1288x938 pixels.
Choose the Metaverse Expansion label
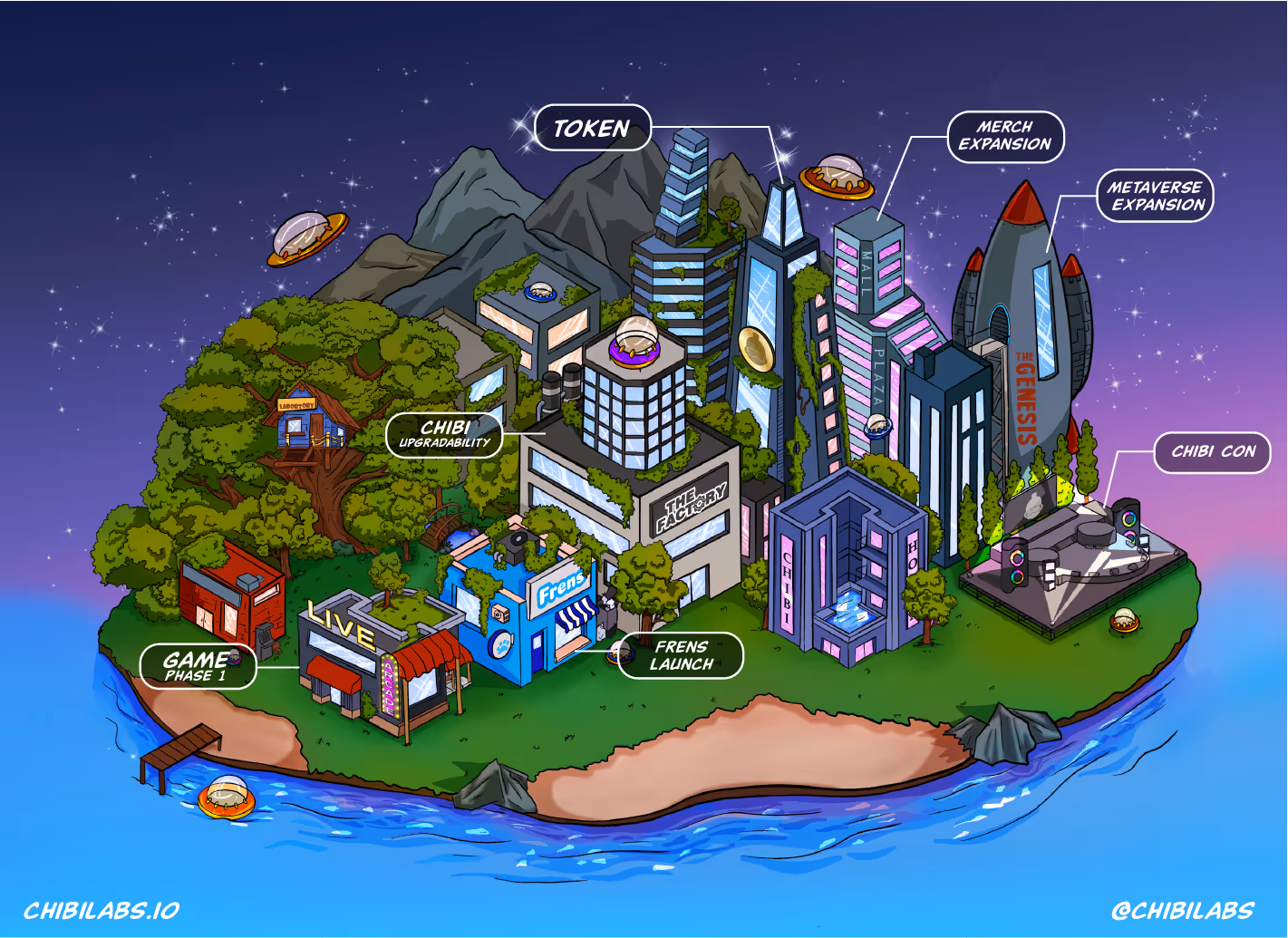coord(1156,196)
